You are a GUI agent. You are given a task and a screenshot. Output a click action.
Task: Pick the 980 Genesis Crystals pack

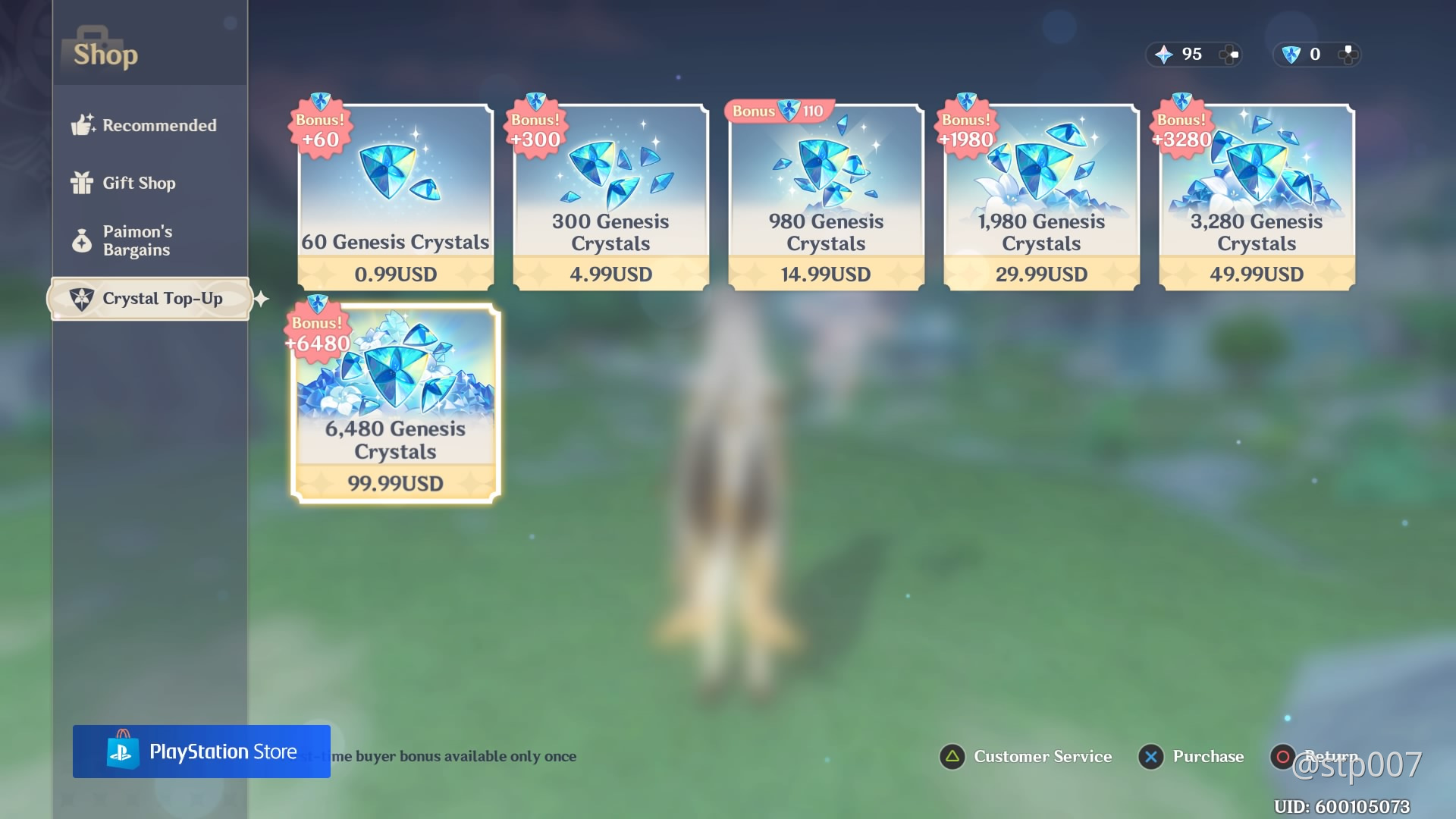826,197
